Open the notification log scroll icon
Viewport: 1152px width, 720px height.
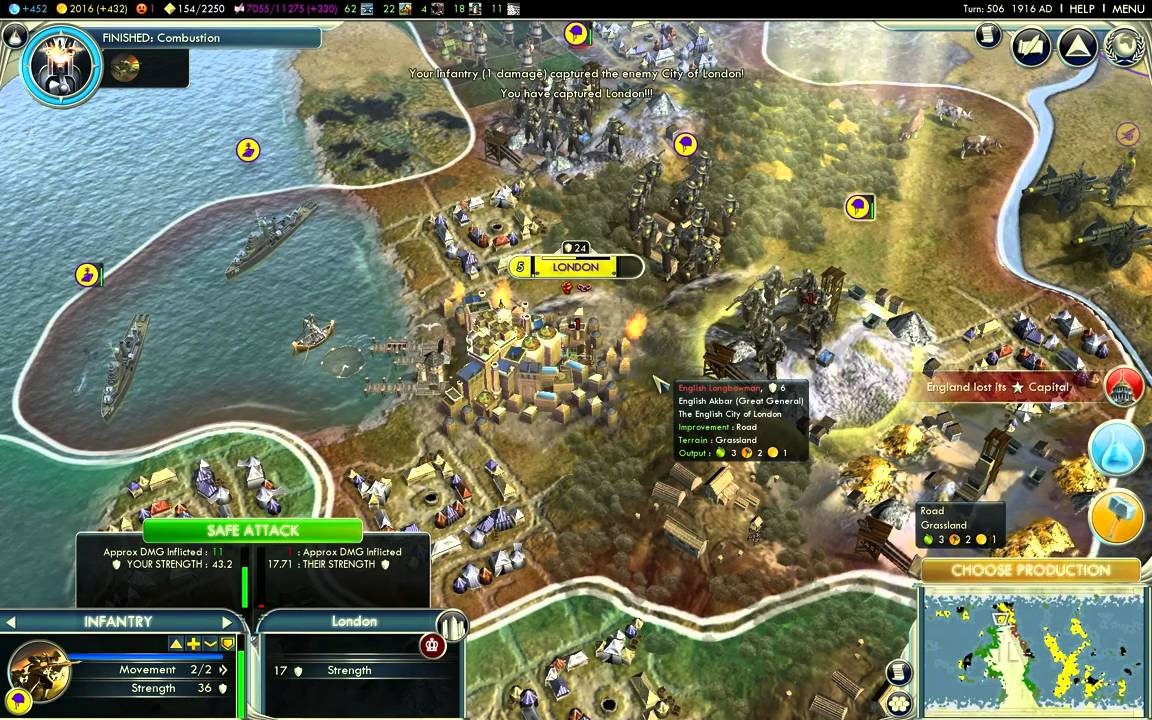pyautogui.click(x=988, y=36)
